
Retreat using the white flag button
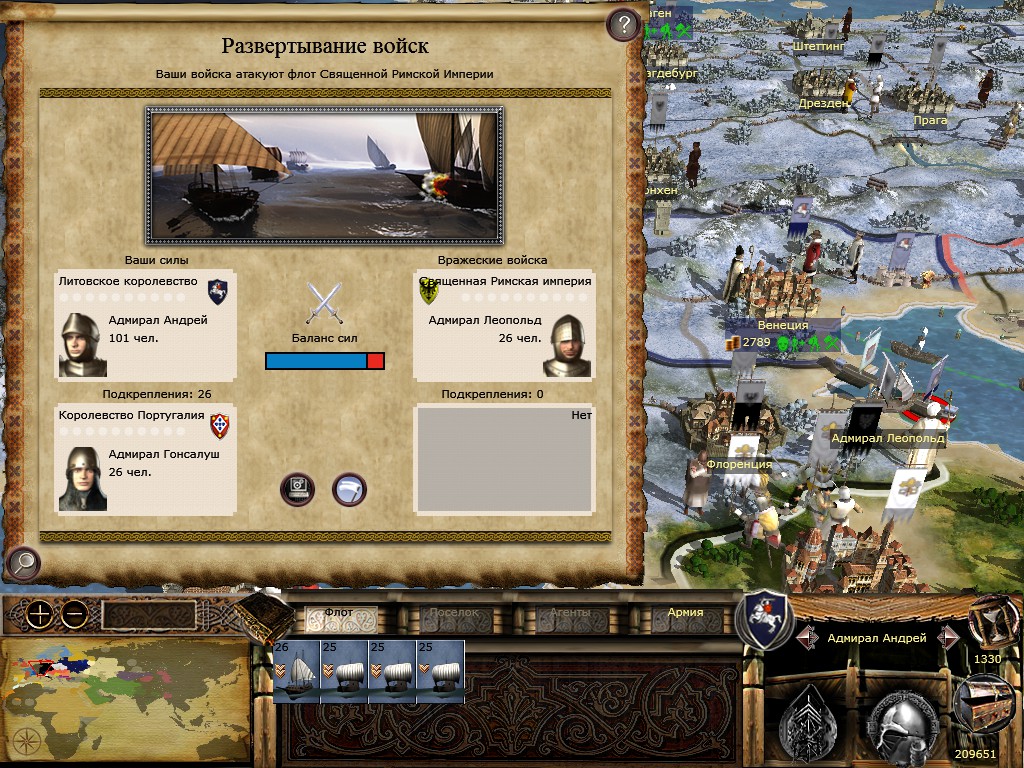point(349,489)
